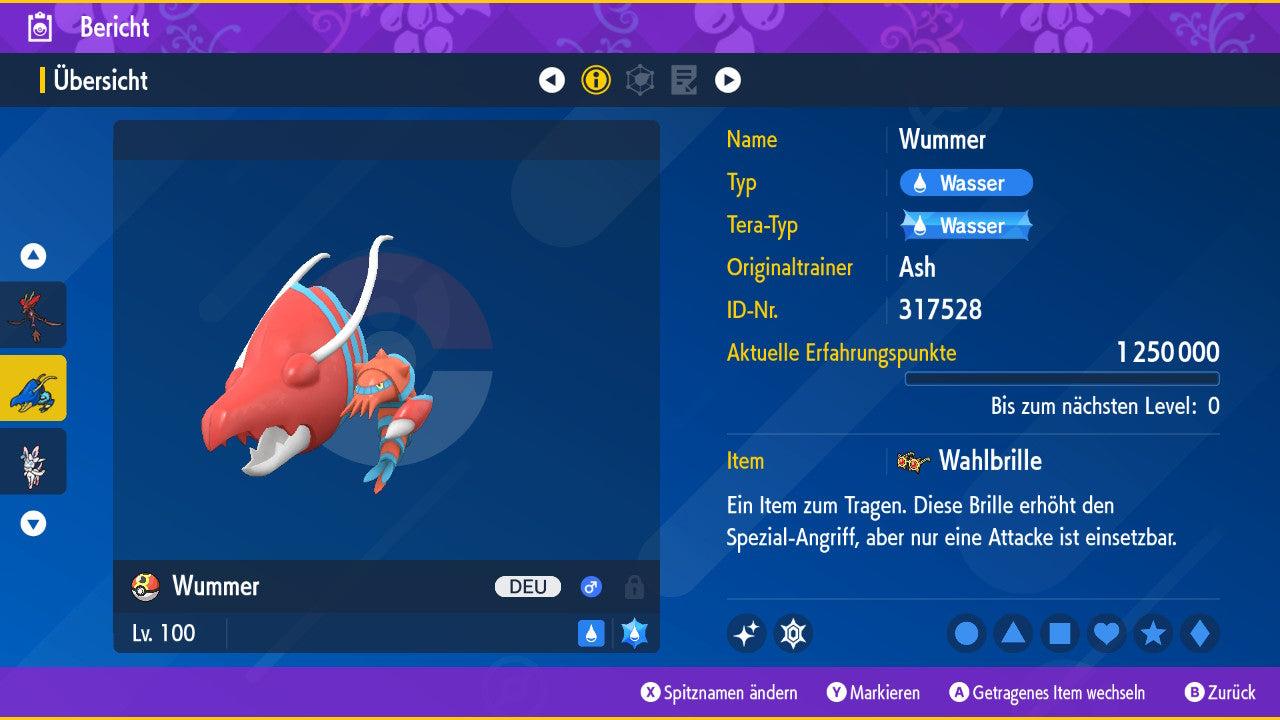Screen dimensions: 1280x720
Task: Click the Wasser Tera type badge
Action: (x=965, y=226)
